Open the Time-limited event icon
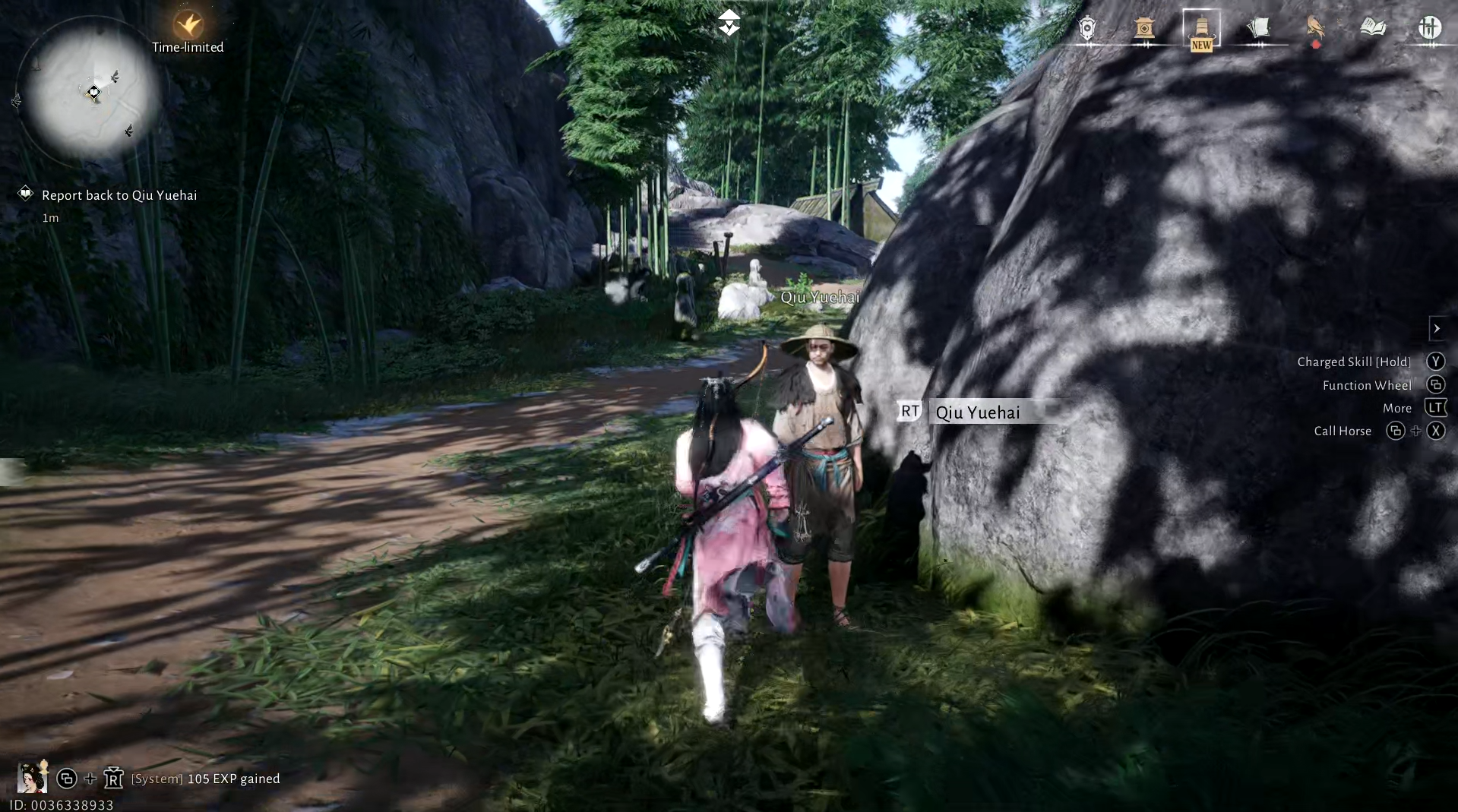 188,27
